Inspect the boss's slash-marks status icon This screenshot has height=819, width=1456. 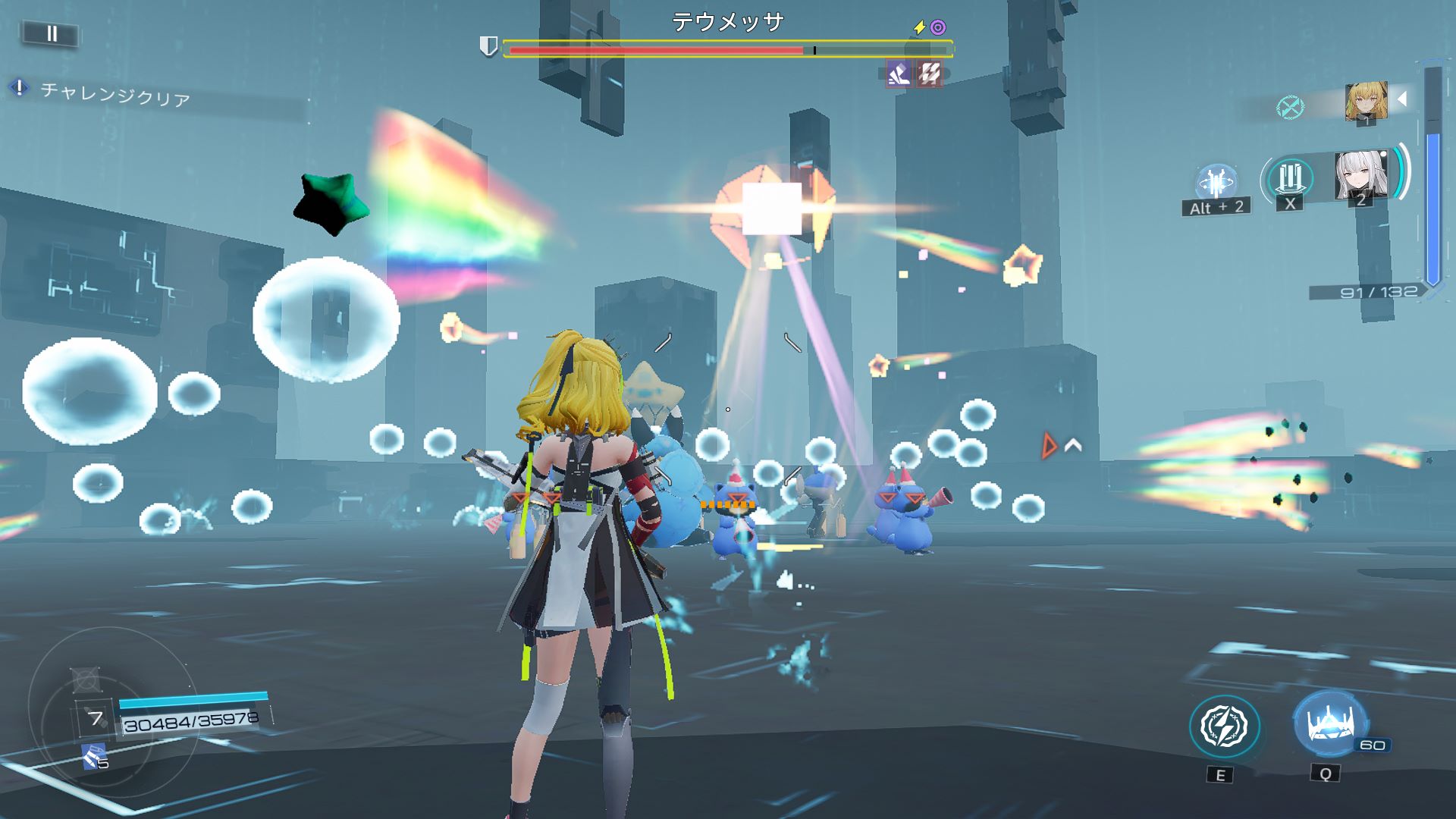(x=930, y=74)
